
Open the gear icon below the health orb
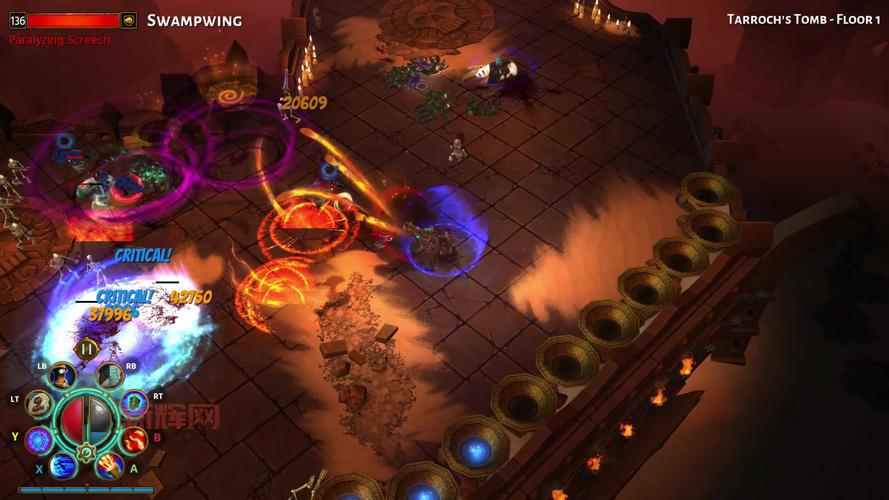(86, 453)
